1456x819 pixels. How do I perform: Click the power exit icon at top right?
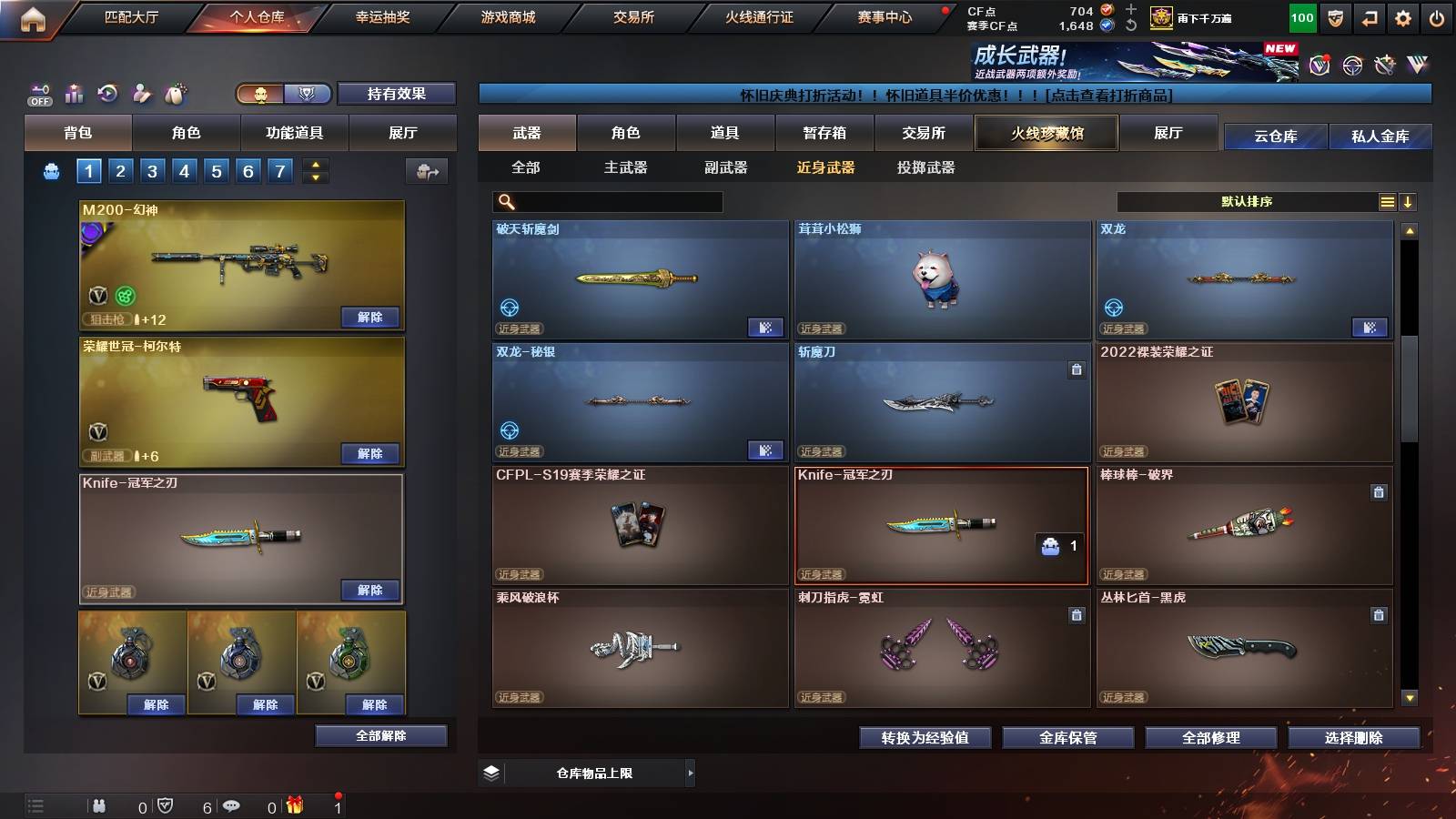(x=1436, y=17)
